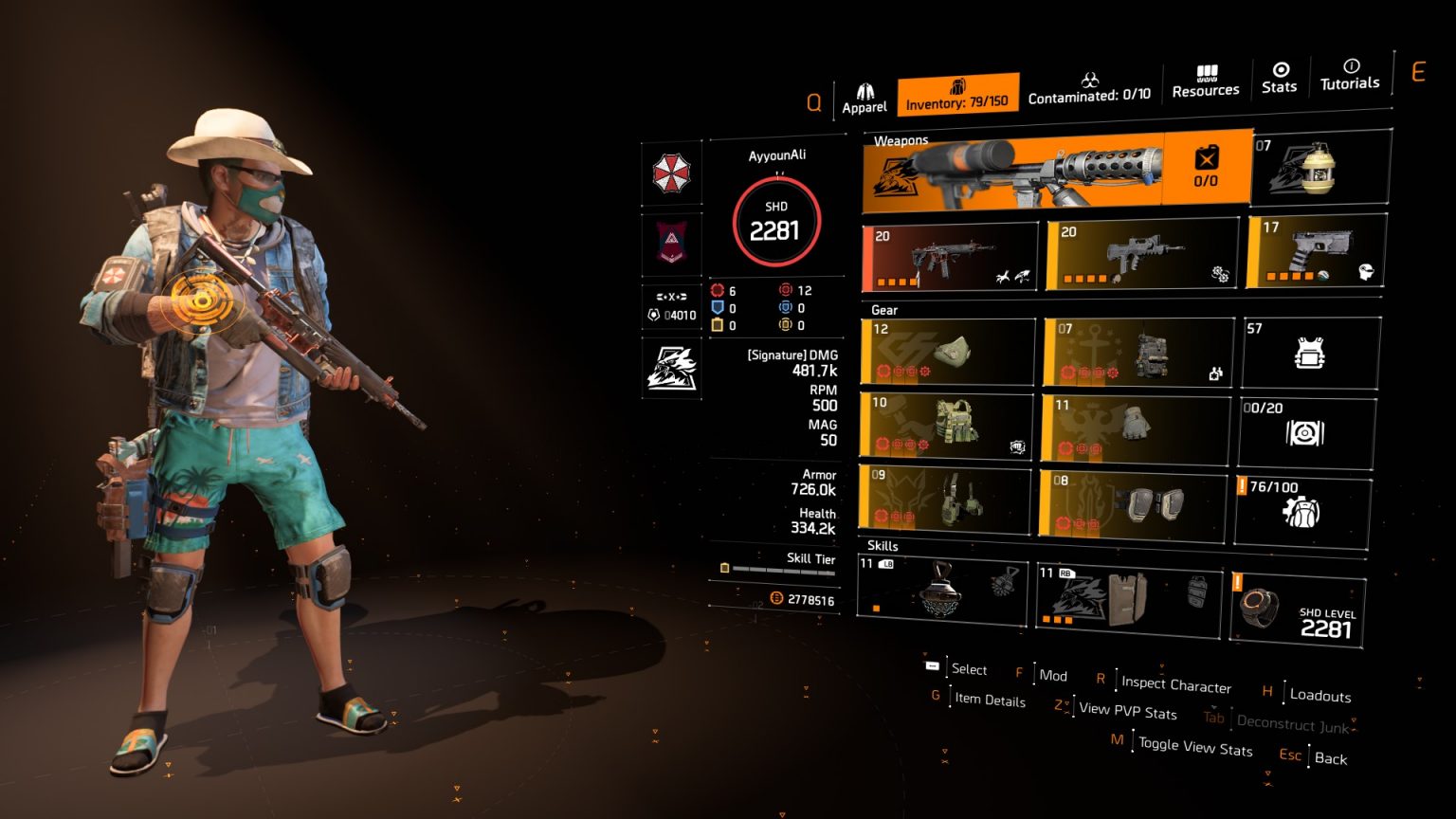Expand the Weapons section header
This screenshot has height=819, width=1456.
pyautogui.click(x=901, y=139)
